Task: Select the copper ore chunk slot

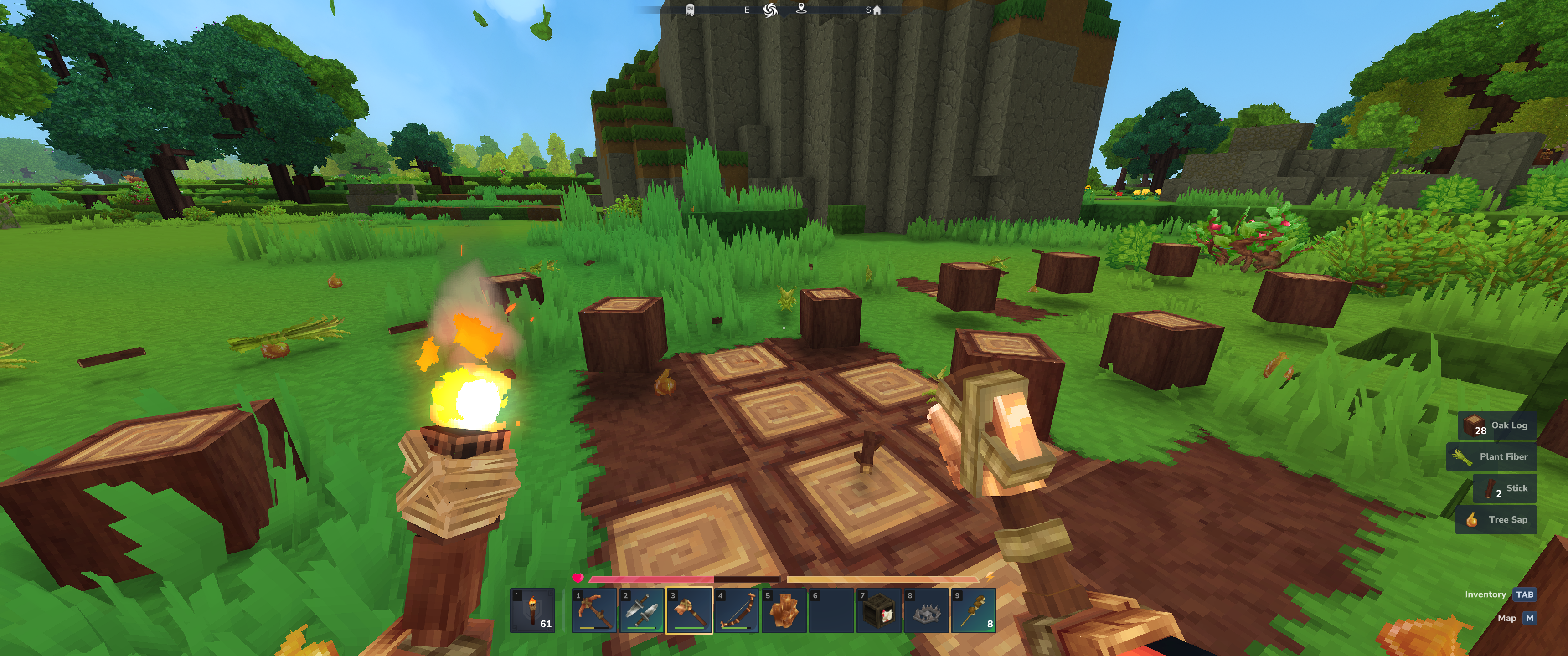Action: [784, 610]
